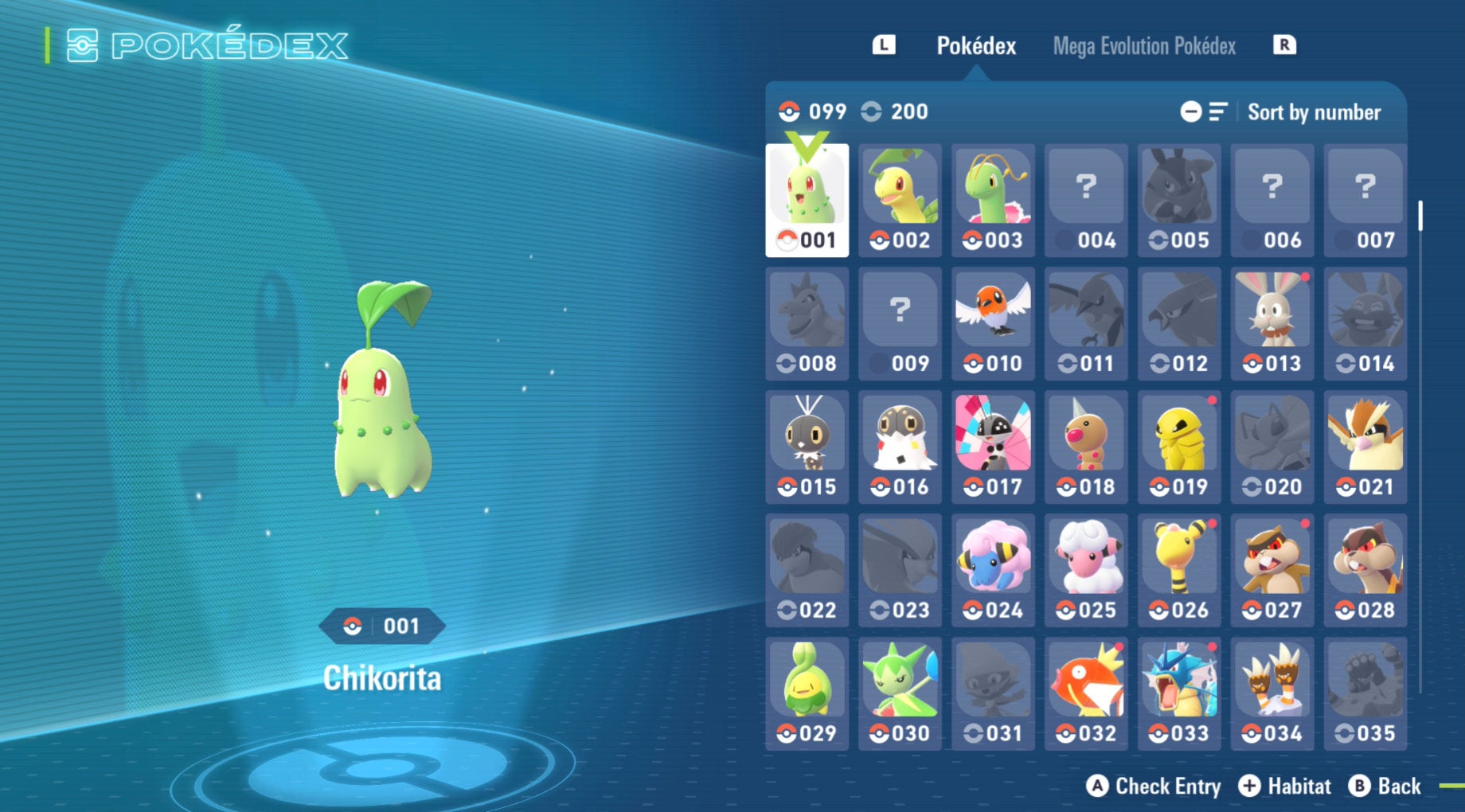Viewport: 1465px width, 812px height.
Task: Select unknown entry 004
Action: [1086, 201]
